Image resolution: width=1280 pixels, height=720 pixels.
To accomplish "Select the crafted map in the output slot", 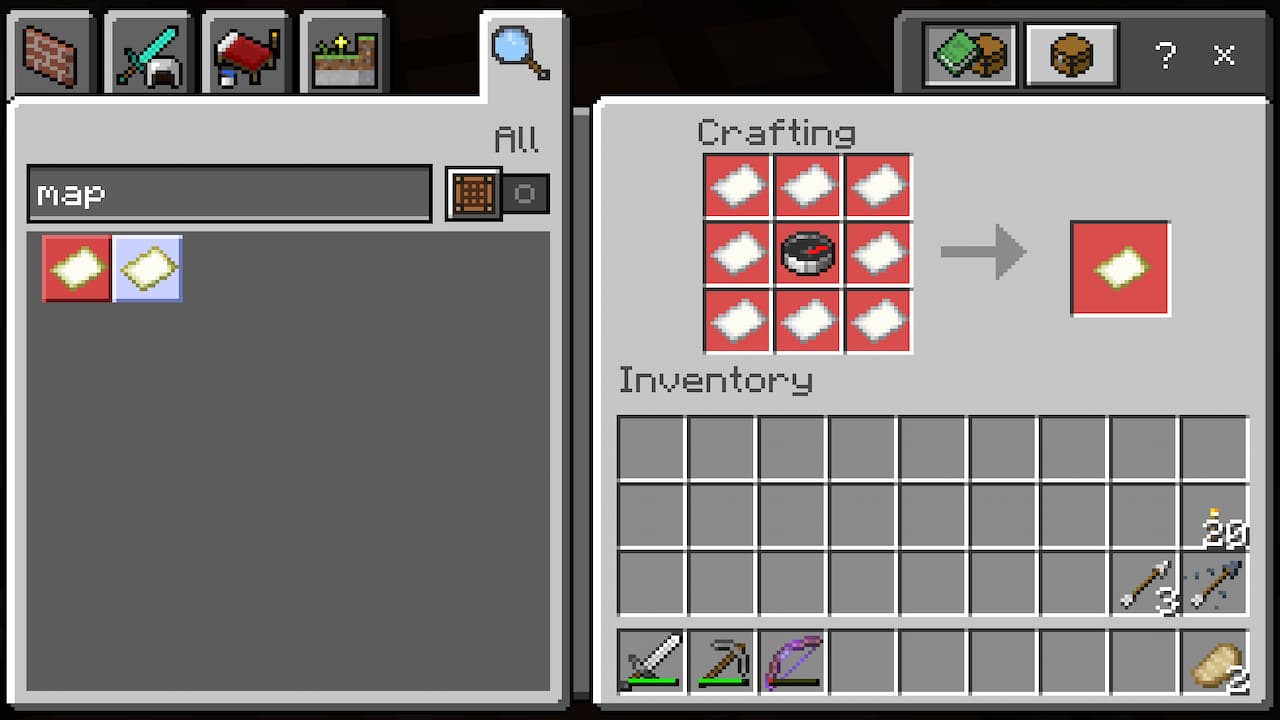I will point(1119,268).
